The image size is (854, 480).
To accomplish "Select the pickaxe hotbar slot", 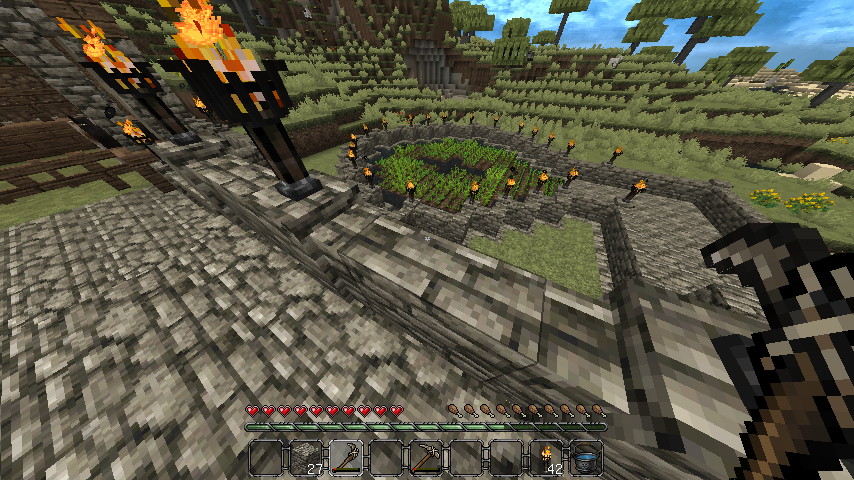I will coord(426,459).
